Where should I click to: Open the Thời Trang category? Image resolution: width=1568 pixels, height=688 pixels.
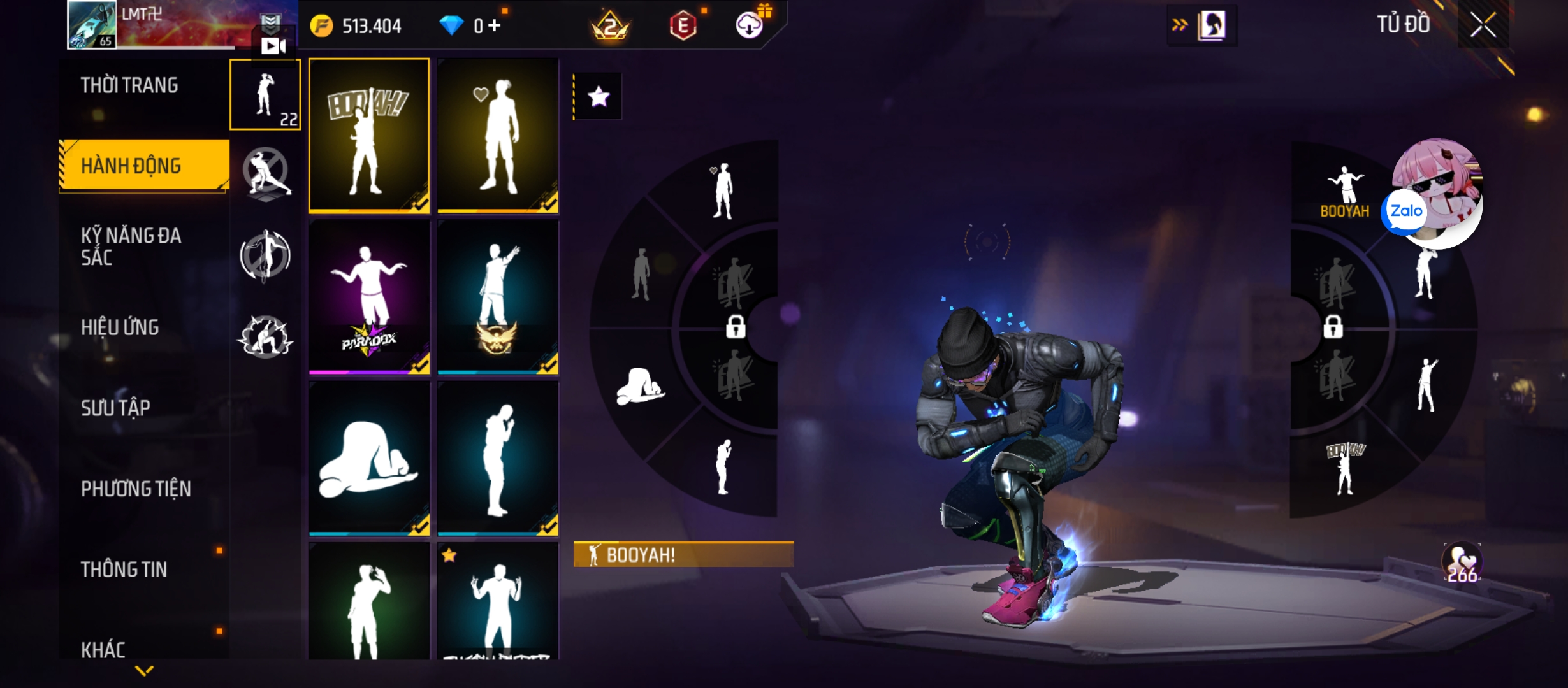point(129,85)
